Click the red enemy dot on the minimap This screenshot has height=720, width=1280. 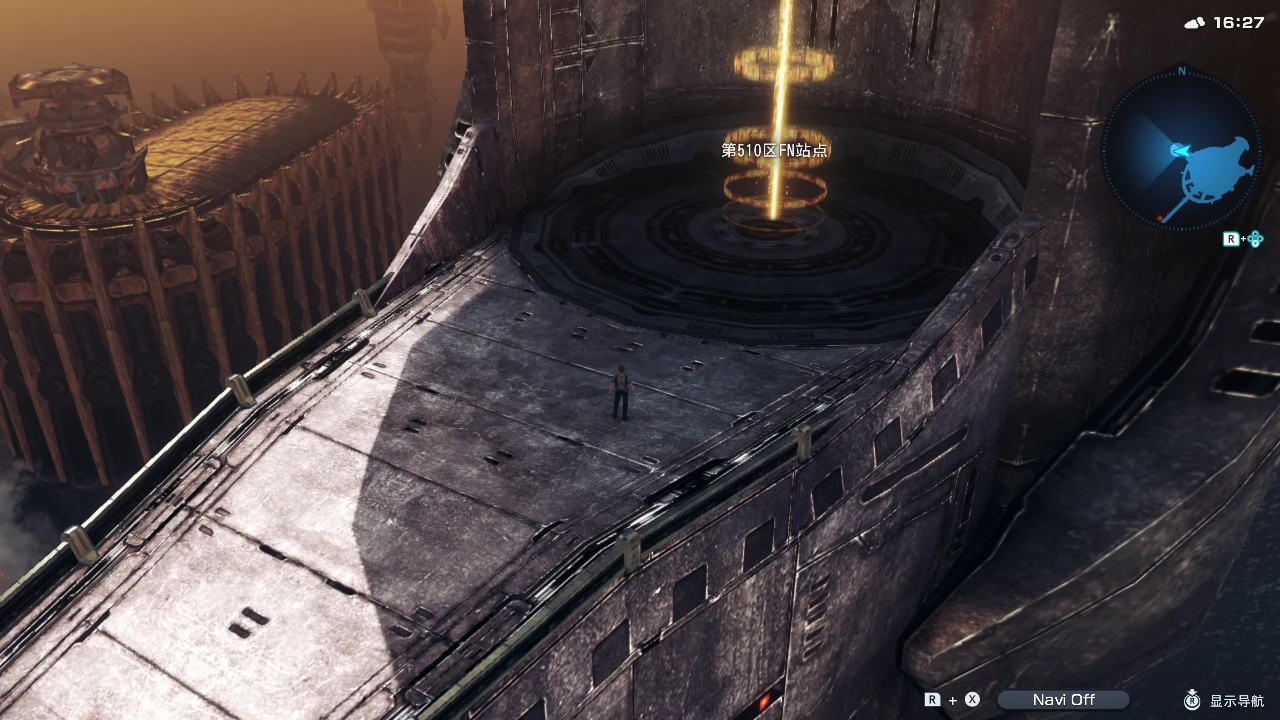point(1159,218)
